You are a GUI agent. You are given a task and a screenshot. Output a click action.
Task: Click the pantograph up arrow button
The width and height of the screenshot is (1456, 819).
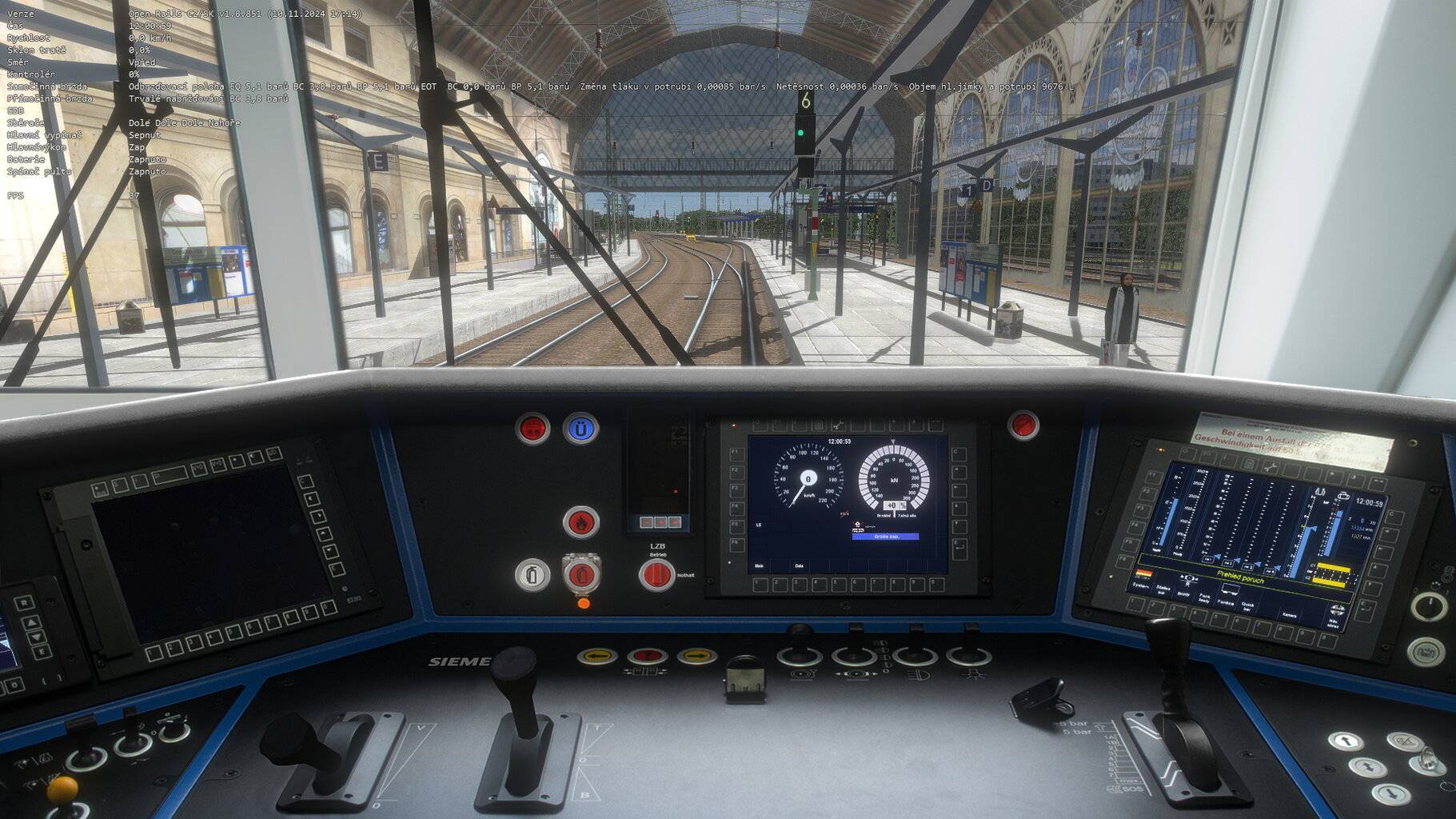point(1345,741)
